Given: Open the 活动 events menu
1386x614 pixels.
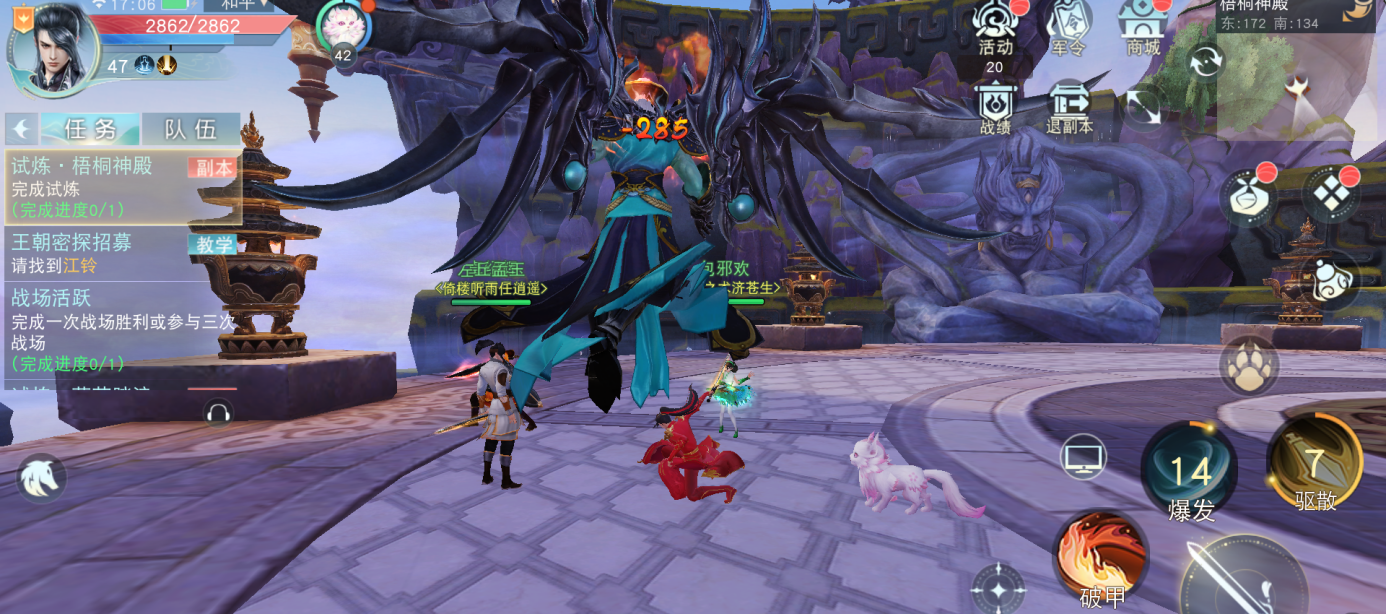Looking at the screenshot, I should click(996, 30).
